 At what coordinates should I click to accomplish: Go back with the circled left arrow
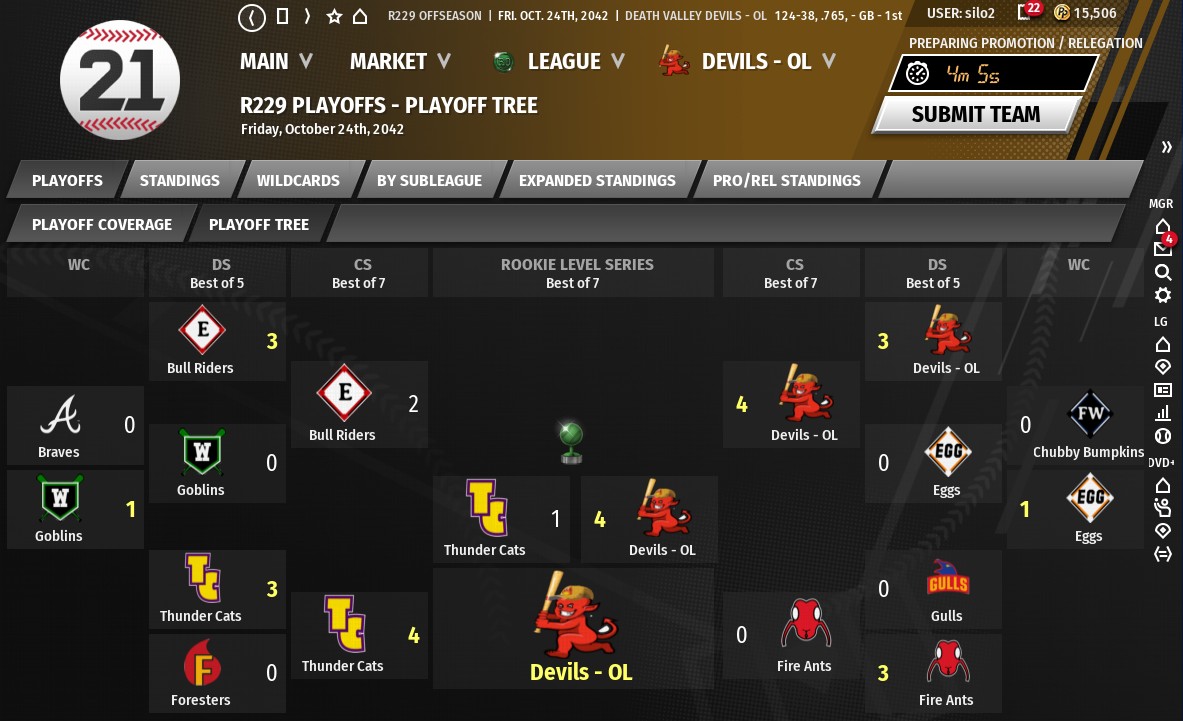click(x=252, y=16)
